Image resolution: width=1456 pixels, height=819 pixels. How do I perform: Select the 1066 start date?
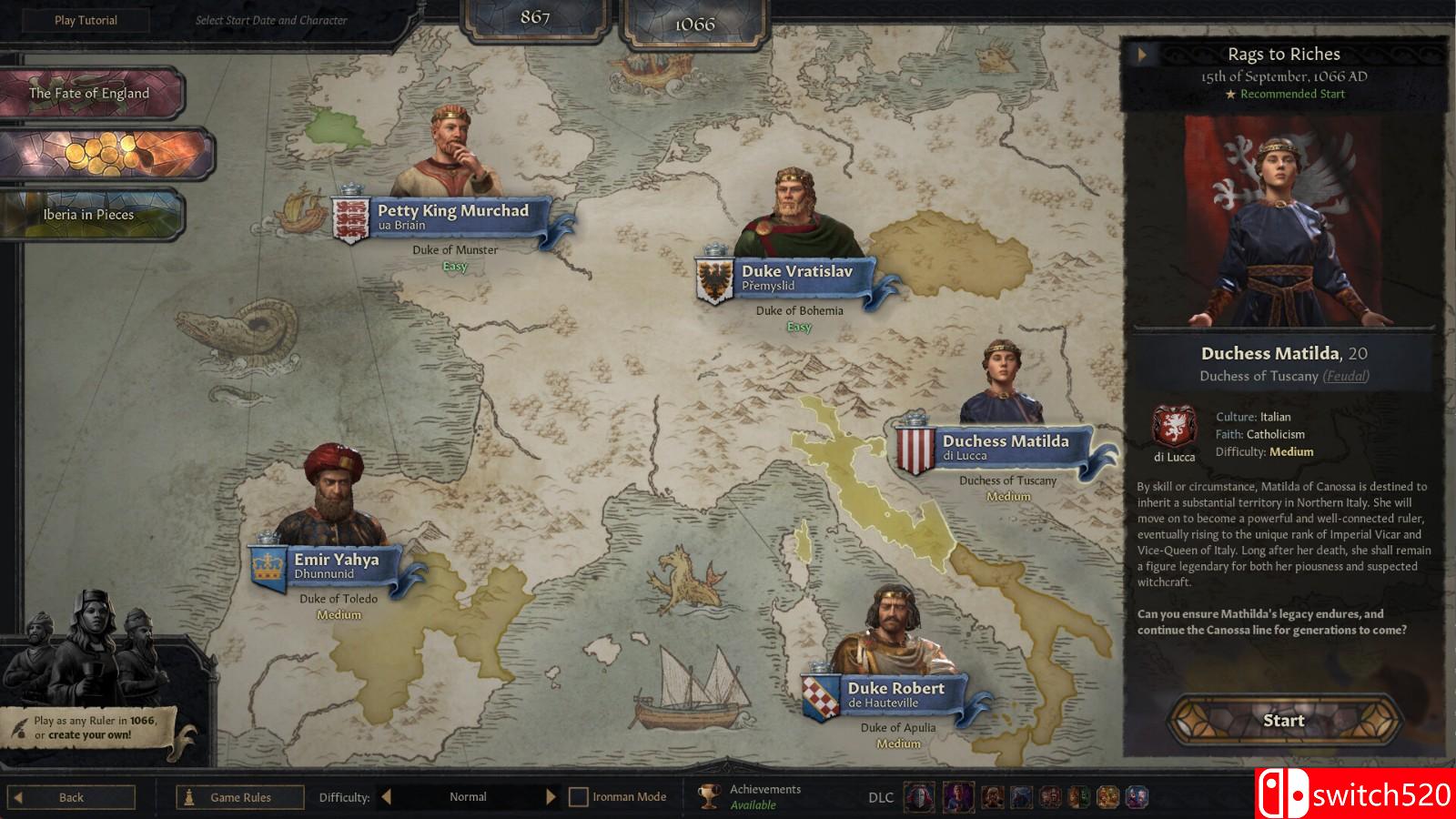point(695,25)
